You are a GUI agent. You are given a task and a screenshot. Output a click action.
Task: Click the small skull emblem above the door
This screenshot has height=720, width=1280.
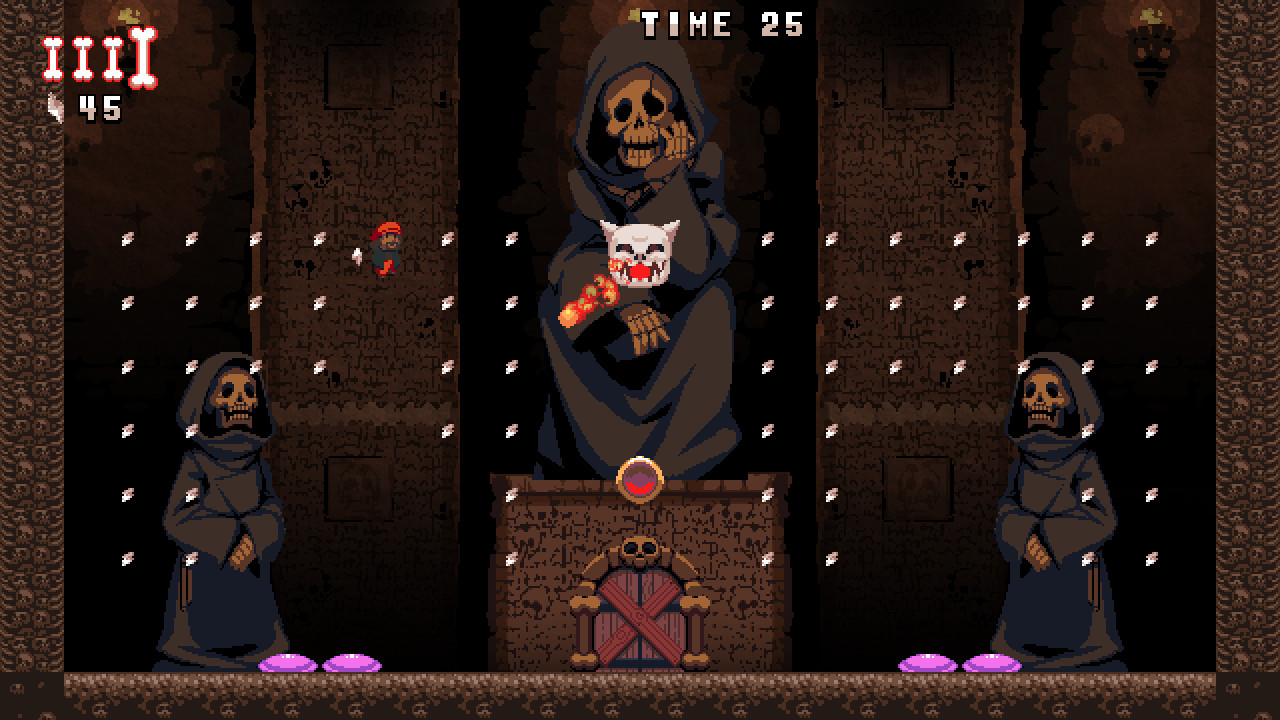(638, 546)
